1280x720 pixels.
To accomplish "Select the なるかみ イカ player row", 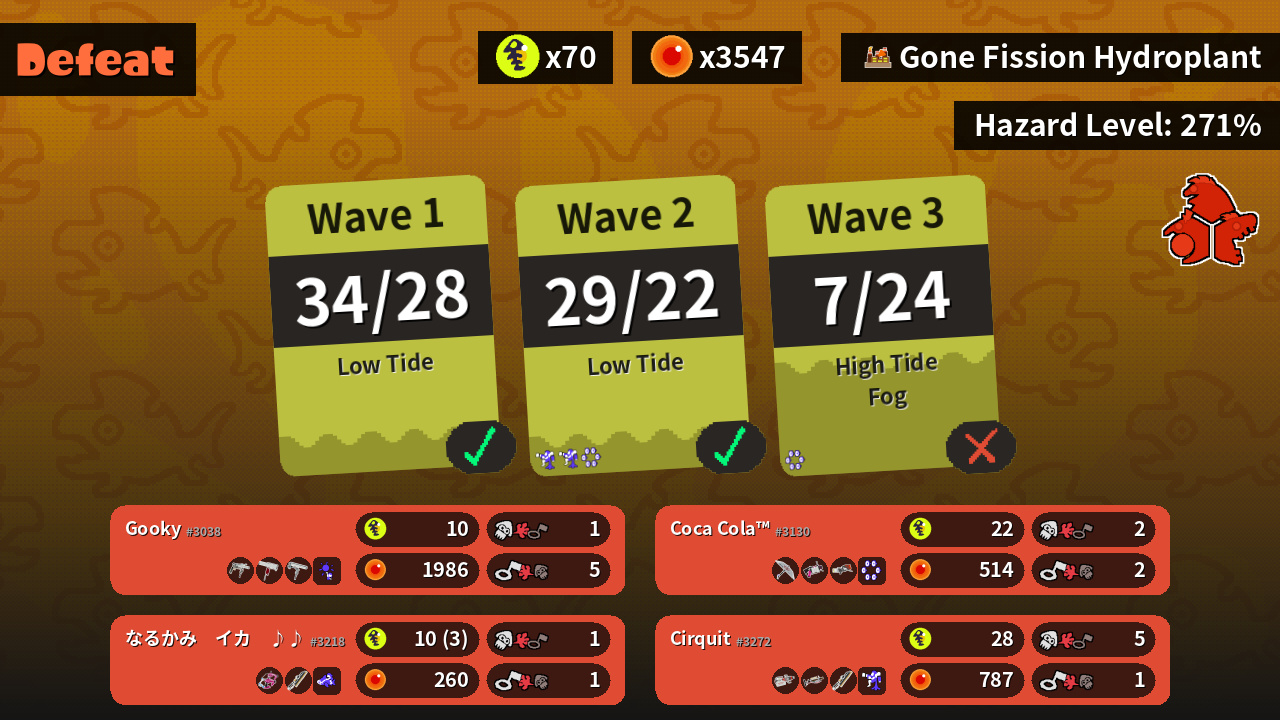I will (367, 660).
